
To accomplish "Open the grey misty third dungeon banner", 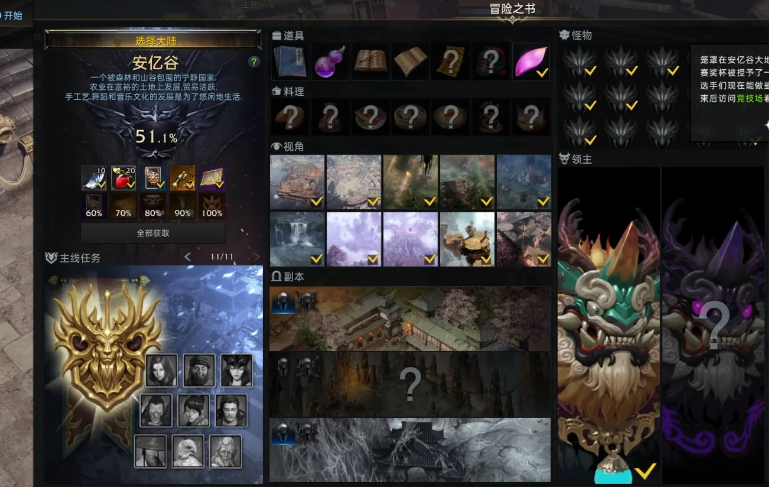I will click(x=410, y=448).
